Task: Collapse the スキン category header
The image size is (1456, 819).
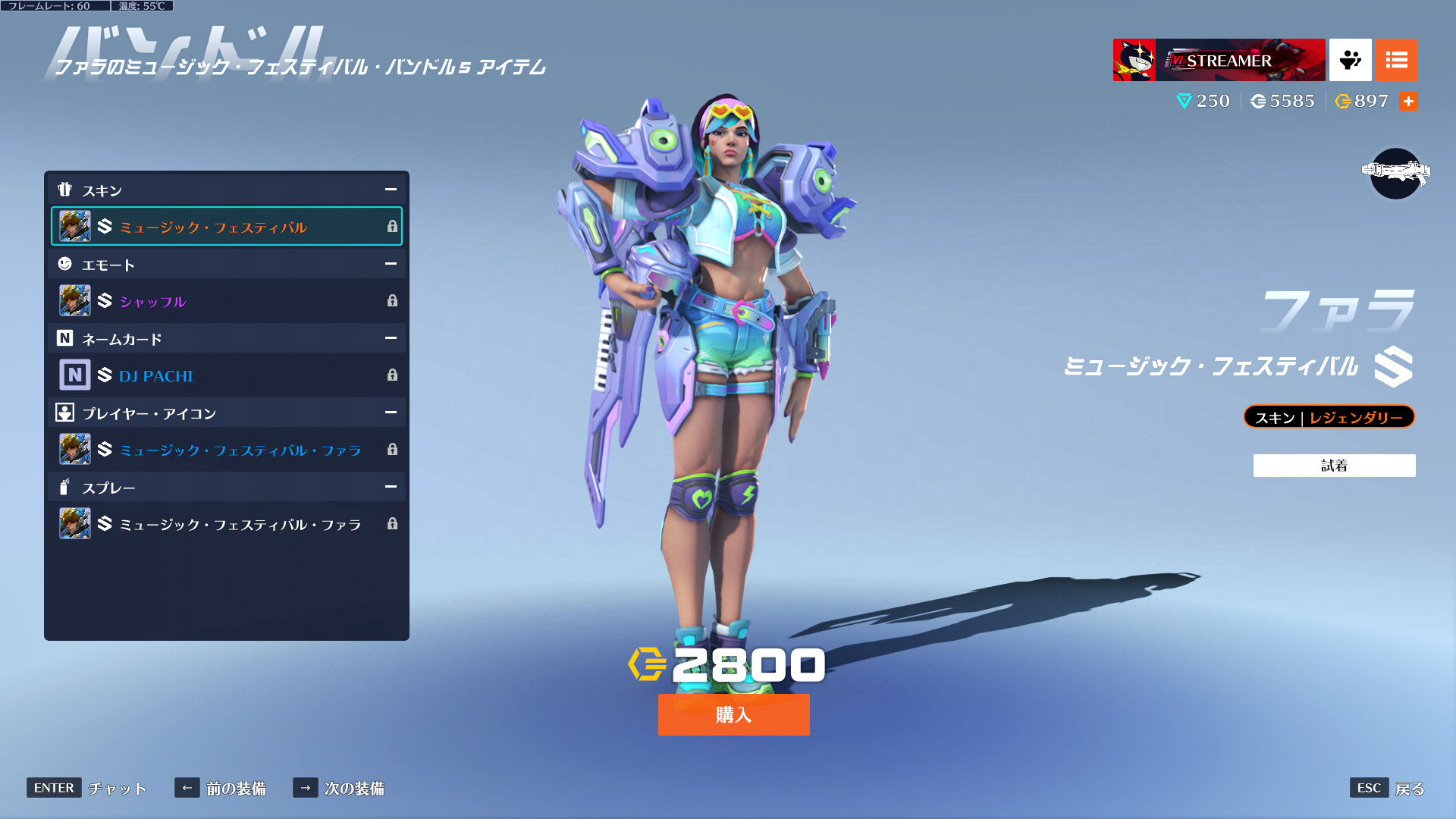Action: point(391,190)
